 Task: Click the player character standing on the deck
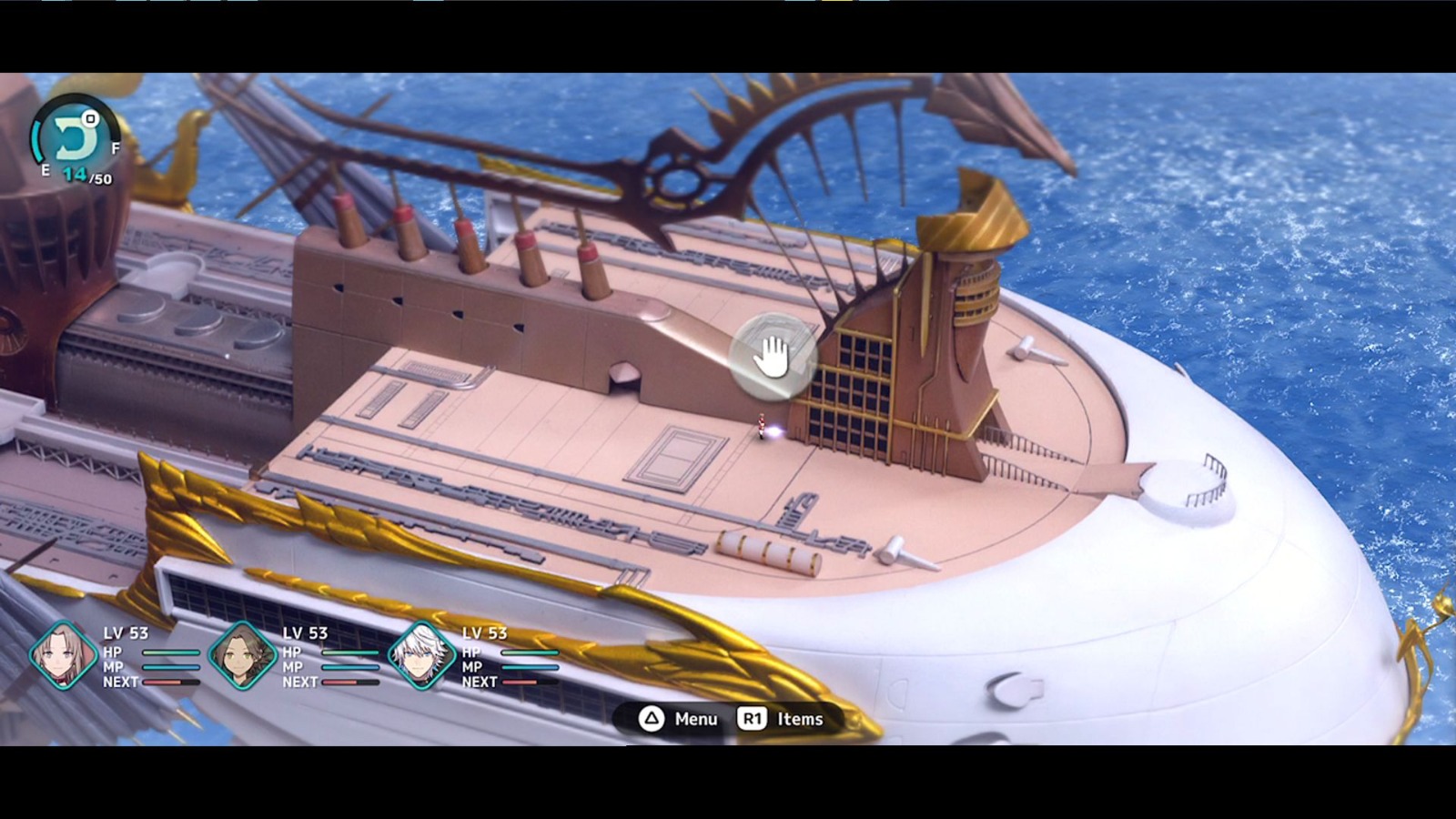coord(763,427)
